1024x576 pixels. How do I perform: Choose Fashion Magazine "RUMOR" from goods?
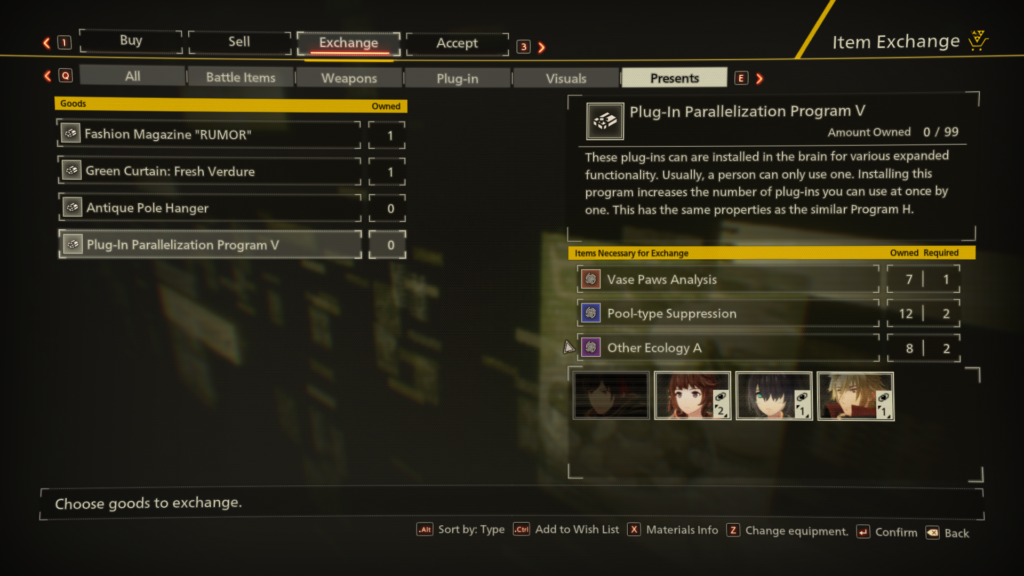tap(209, 134)
